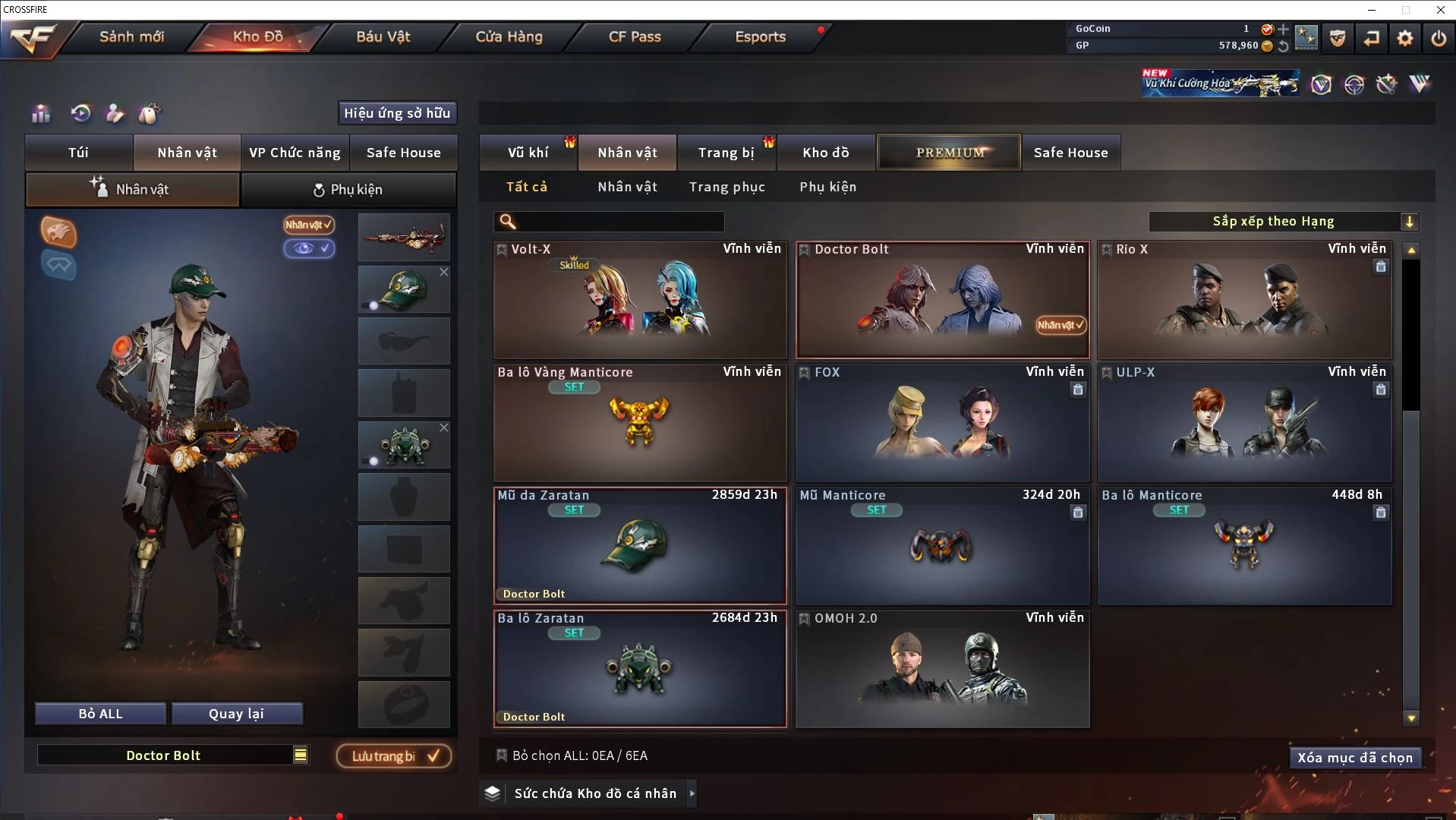Click the power exit icon
Image resolution: width=1456 pixels, height=820 pixels.
(1439, 38)
